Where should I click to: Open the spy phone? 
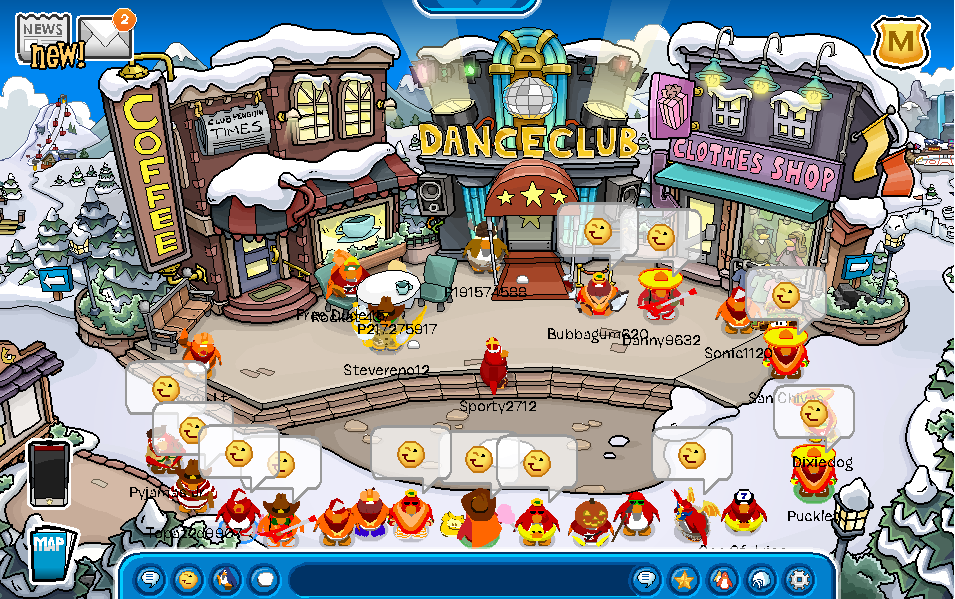click(x=49, y=473)
